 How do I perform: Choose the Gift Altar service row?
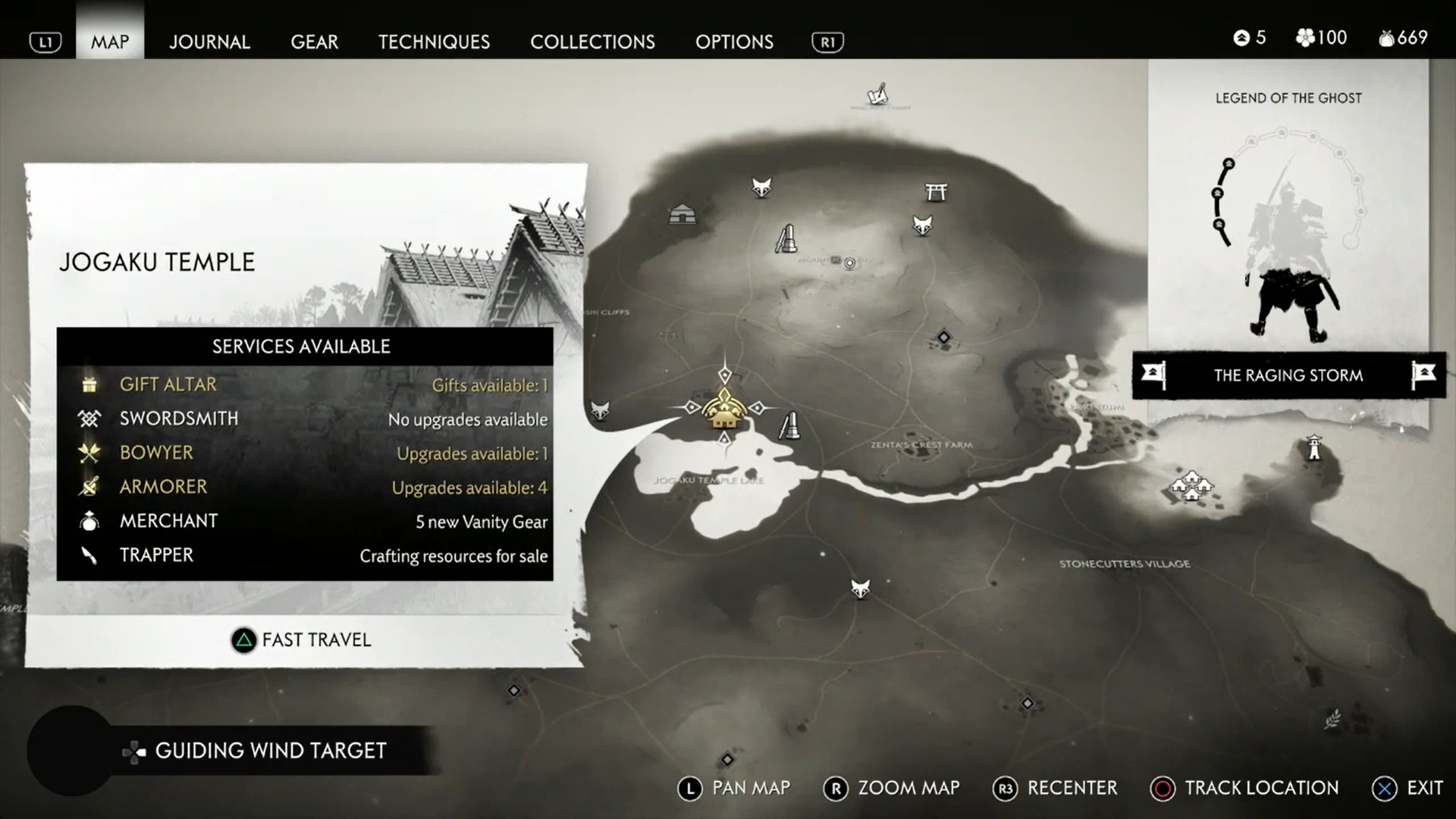tap(304, 384)
